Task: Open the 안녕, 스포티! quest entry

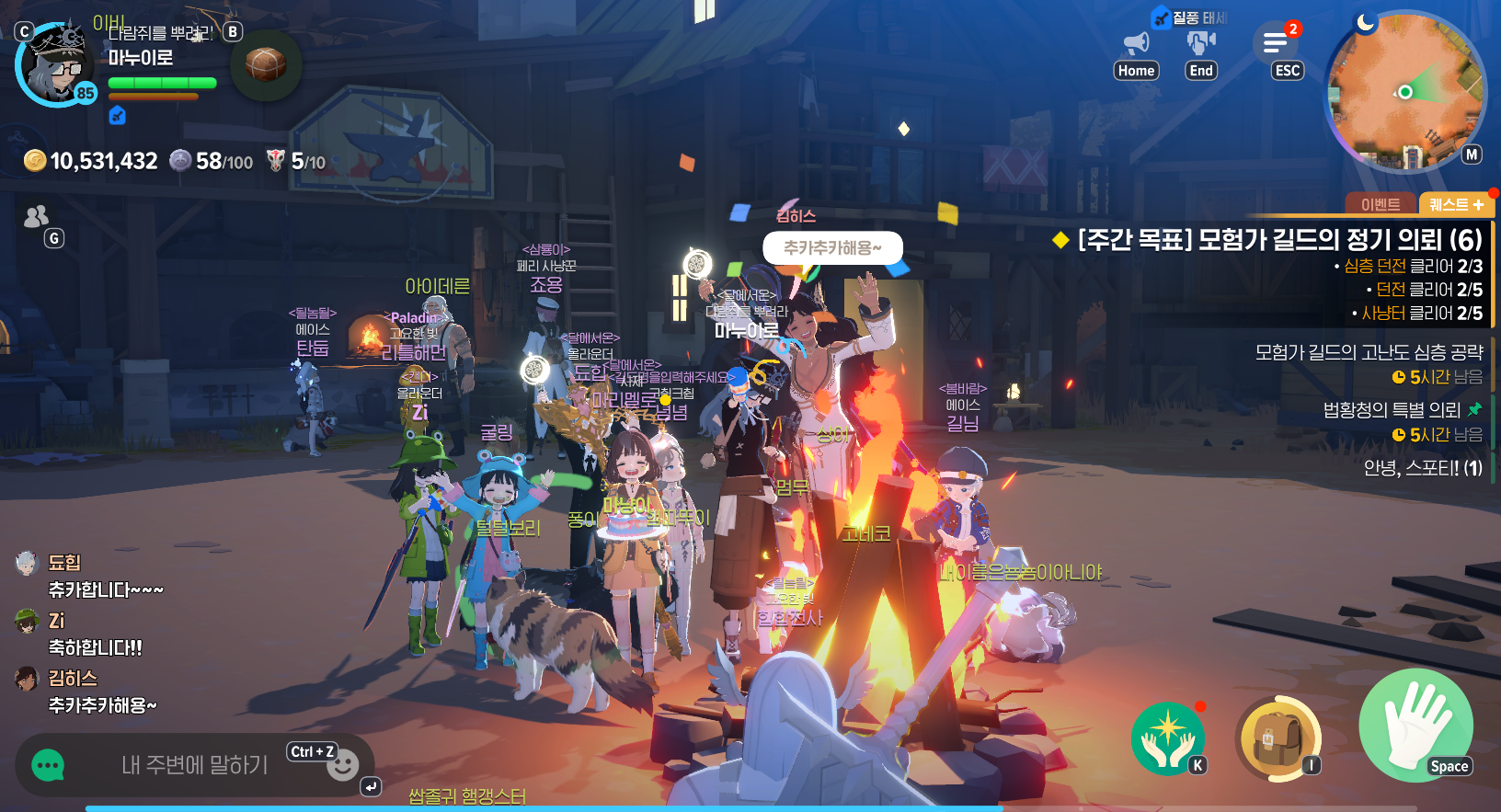Action: (x=1422, y=468)
